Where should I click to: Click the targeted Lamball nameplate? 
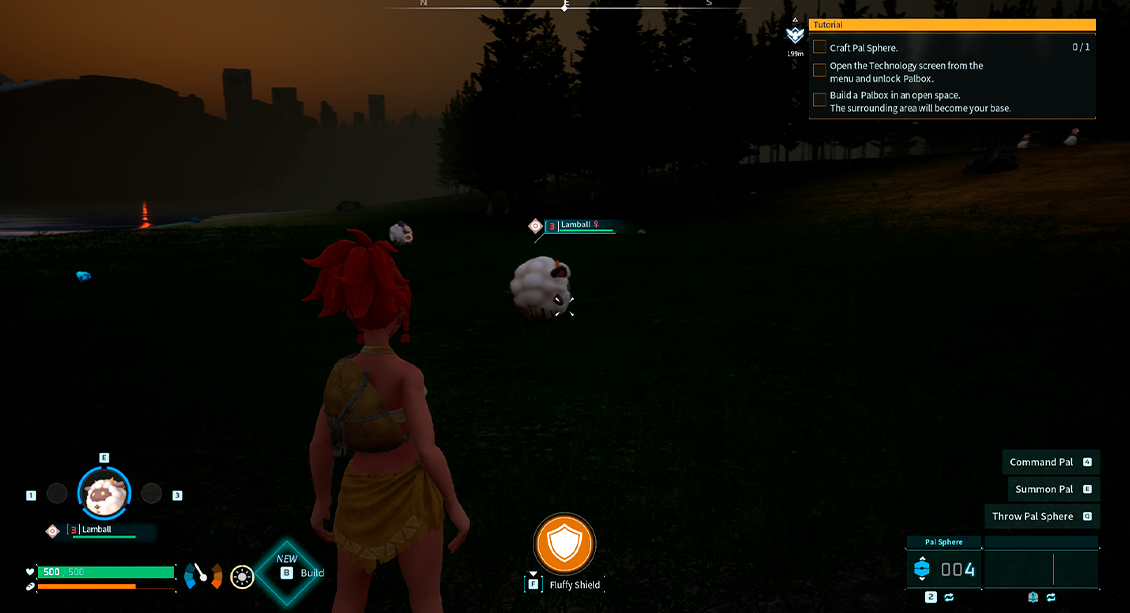click(x=578, y=226)
